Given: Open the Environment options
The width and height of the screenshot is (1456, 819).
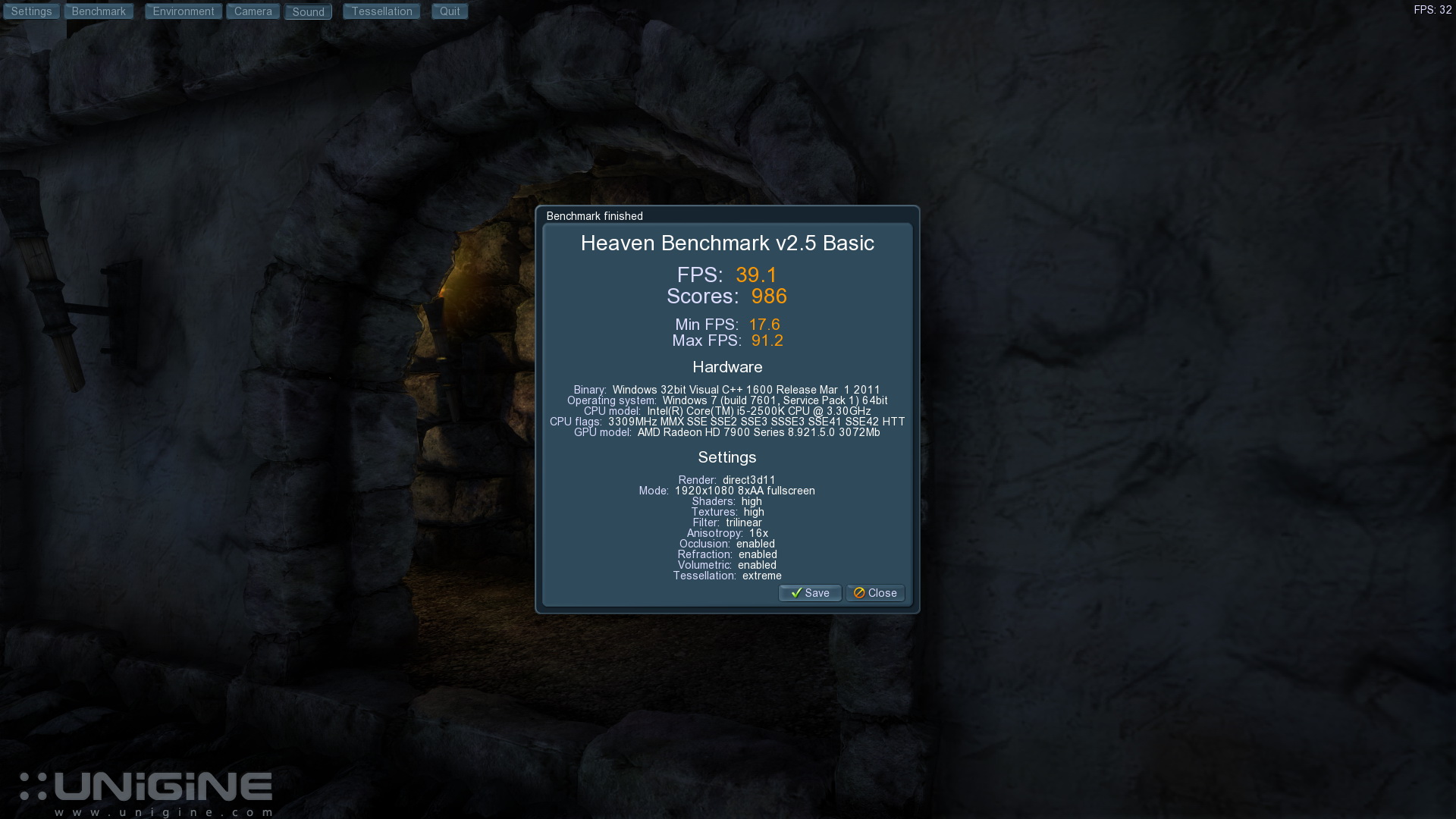Looking at the screenshot, I should click(184, 11).
